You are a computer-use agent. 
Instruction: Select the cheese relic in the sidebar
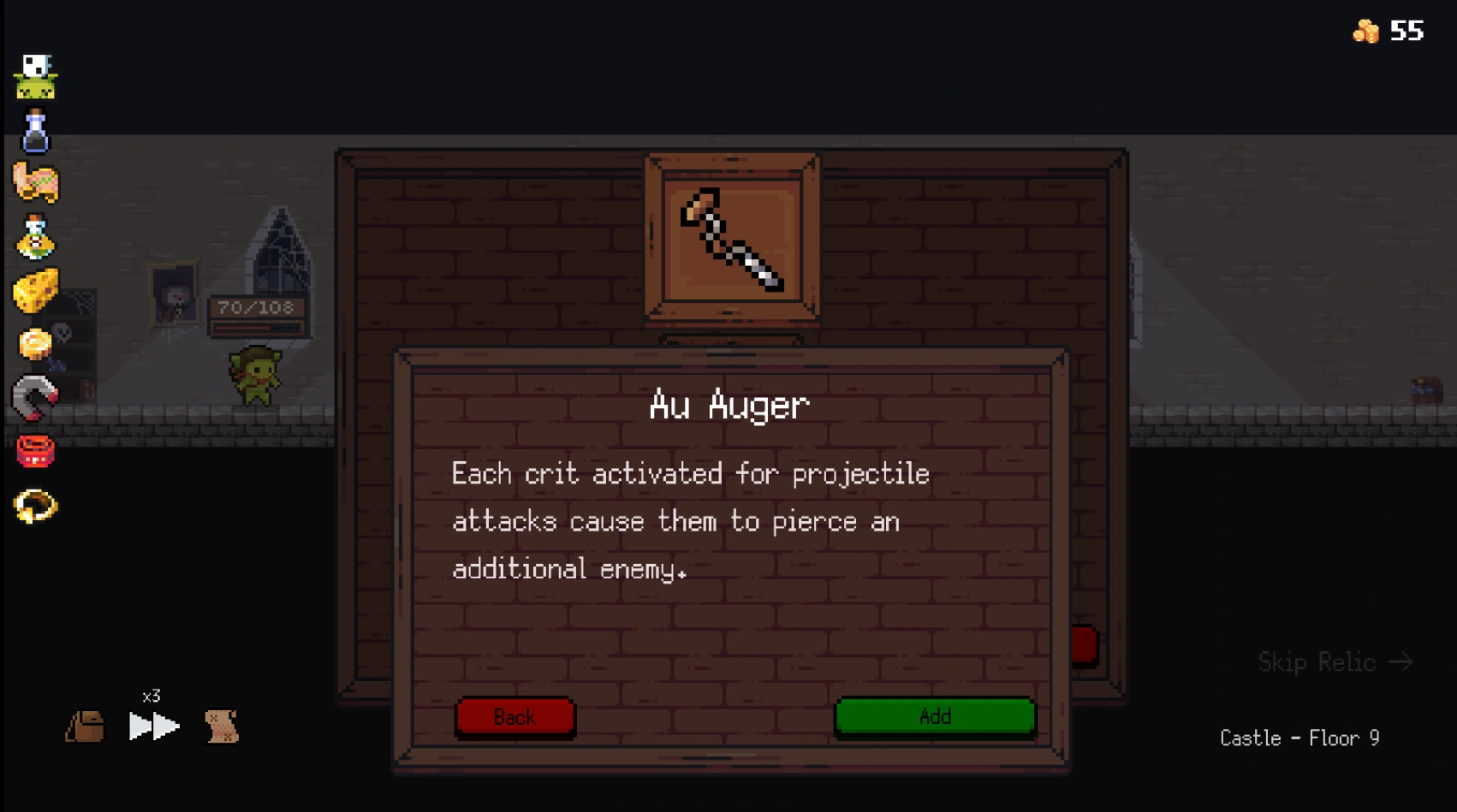pyautogui.click(x=34, y=291)
